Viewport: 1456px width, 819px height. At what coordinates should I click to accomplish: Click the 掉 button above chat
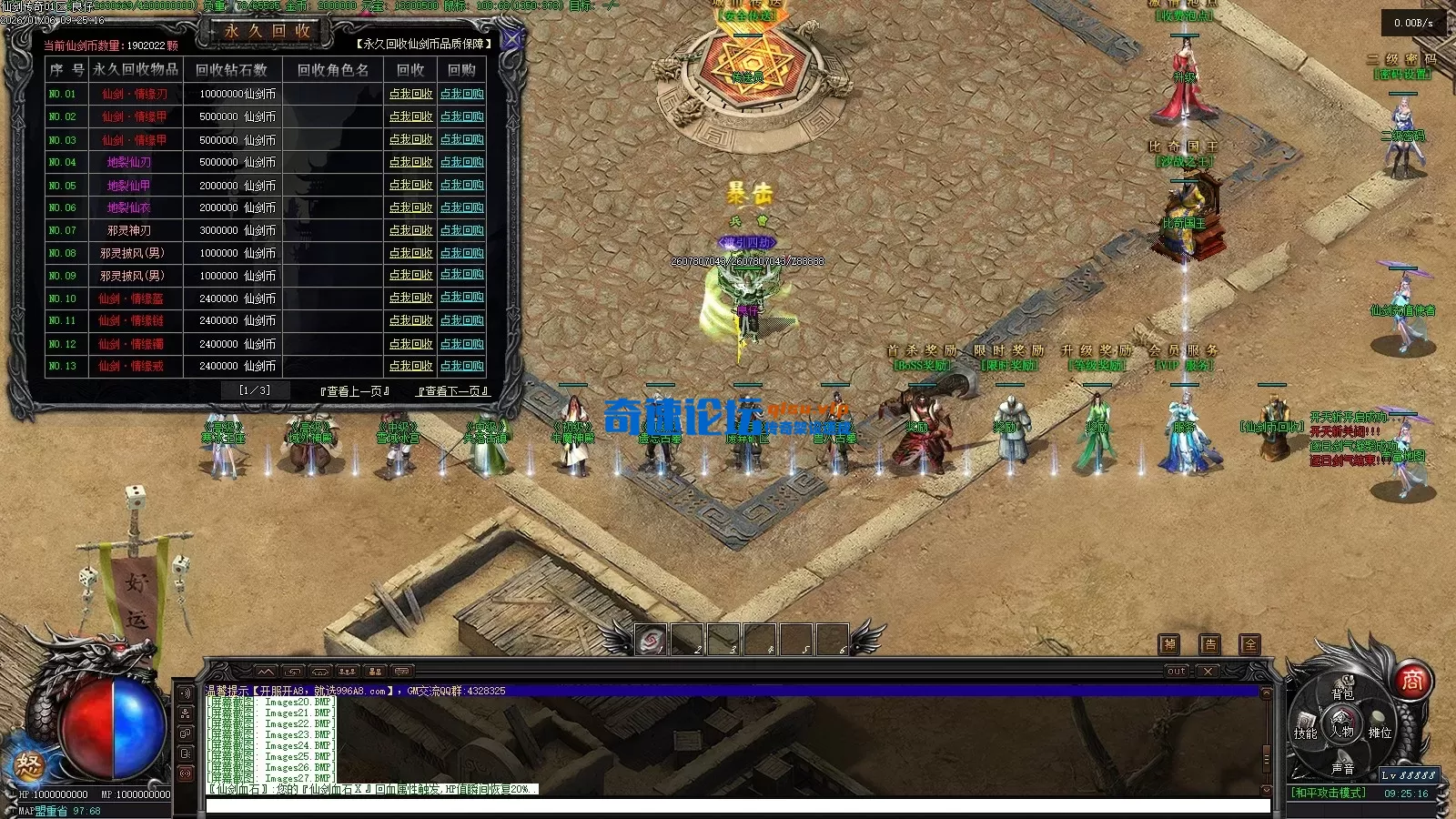coord(1169,644)
